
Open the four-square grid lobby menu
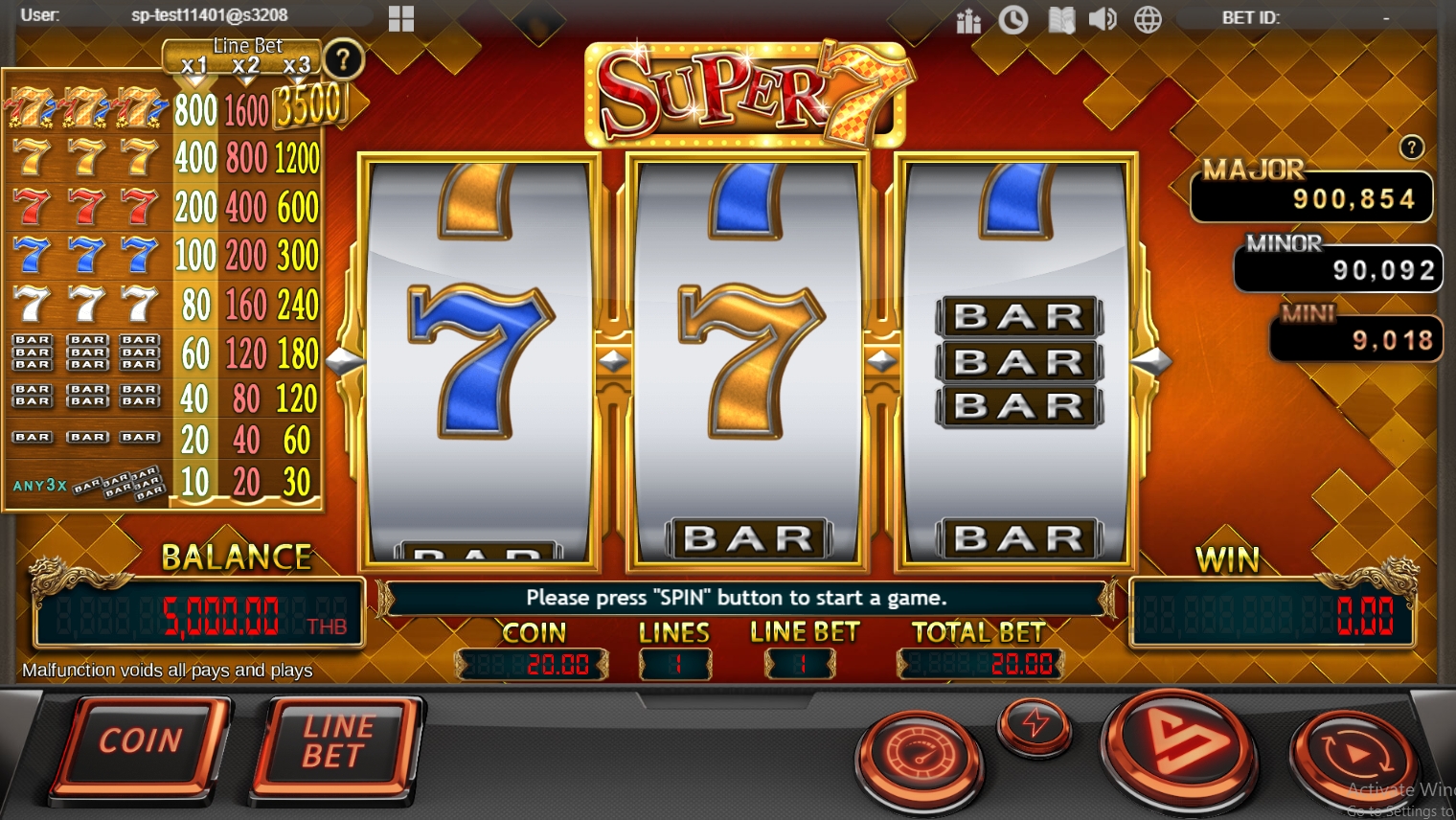(x=401, y=18)
